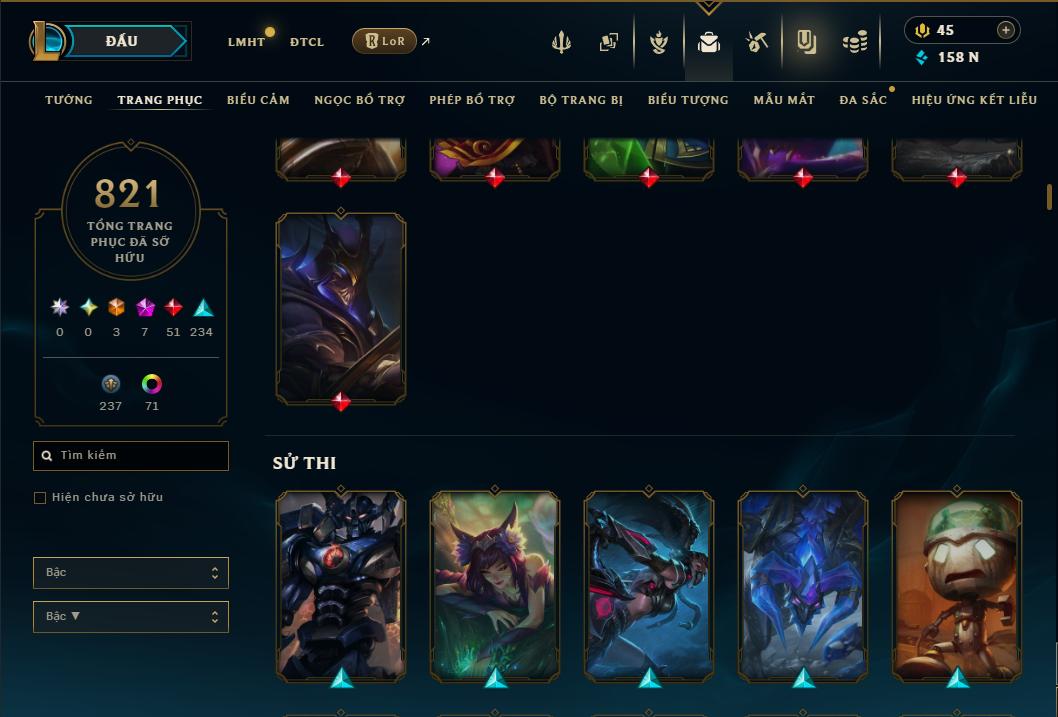Viewport: 1058px width, 717px height.
Task: View the HIỆU ỨNG KẾT LIỄU tab
Action: click(974, 100)
